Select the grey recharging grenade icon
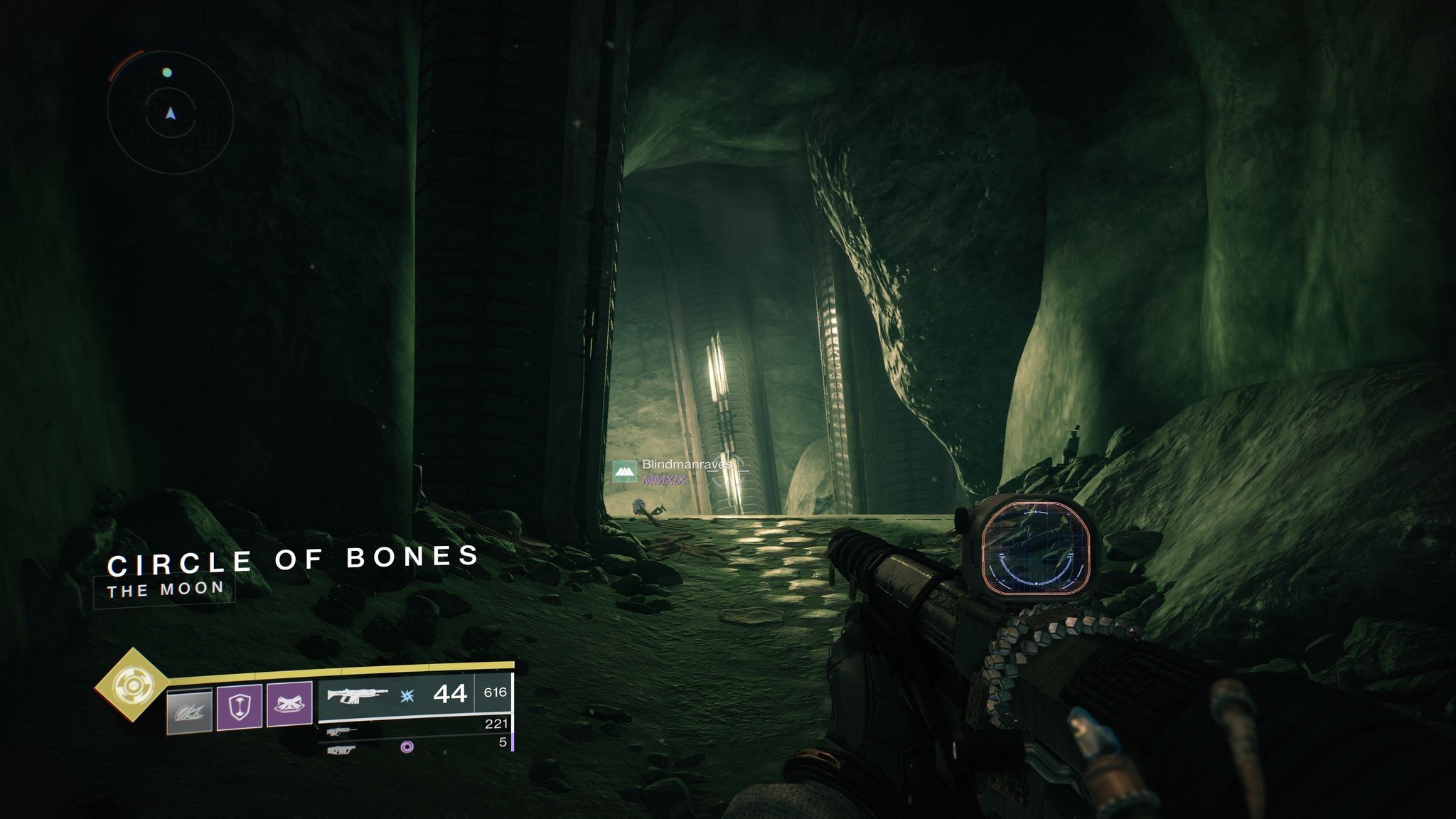Viewport: 1456px width, 819px height. click(x=189, y=710)
